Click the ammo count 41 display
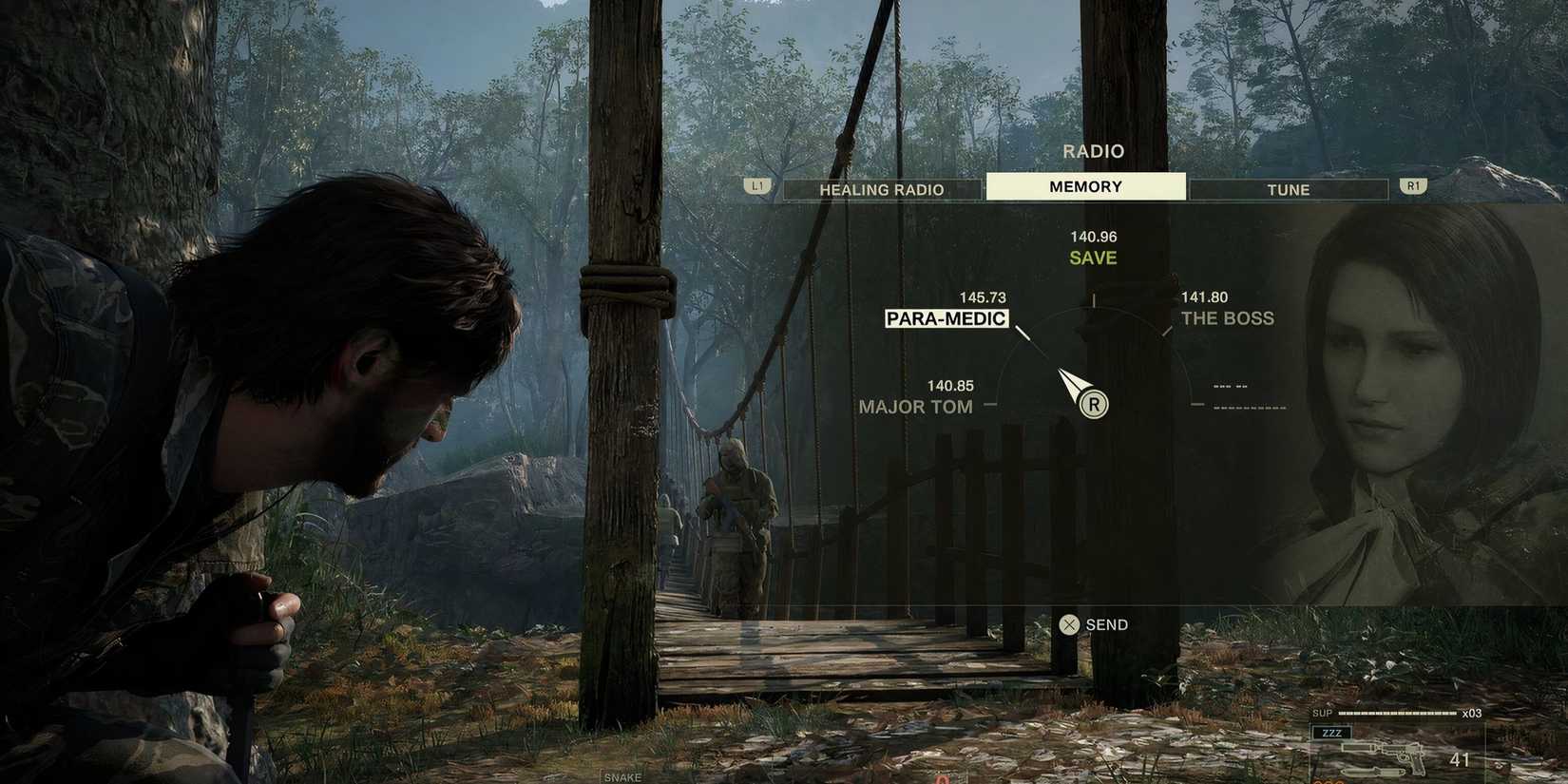 [x=1461, y=759]
